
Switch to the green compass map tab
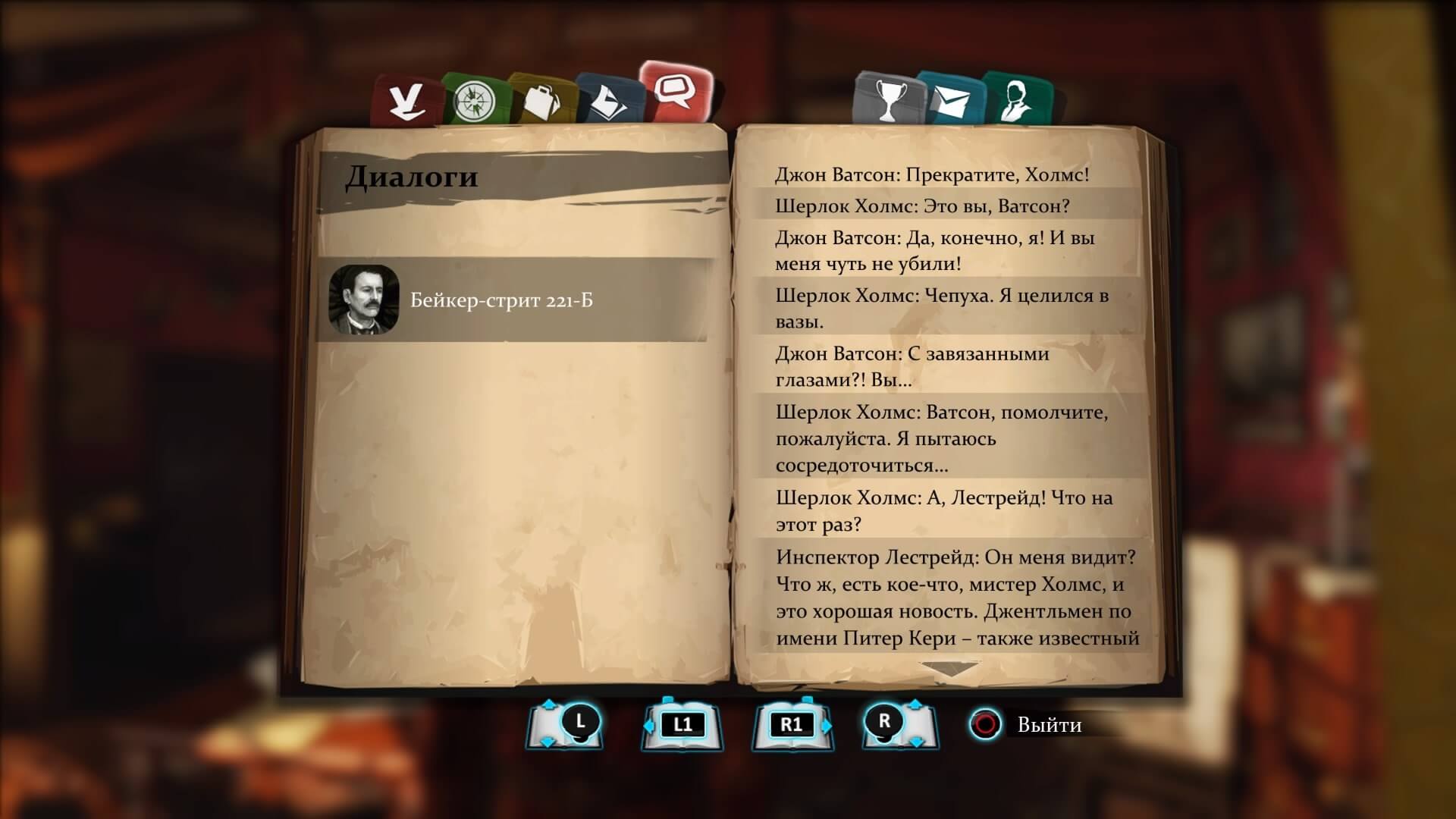click(474, 100)
